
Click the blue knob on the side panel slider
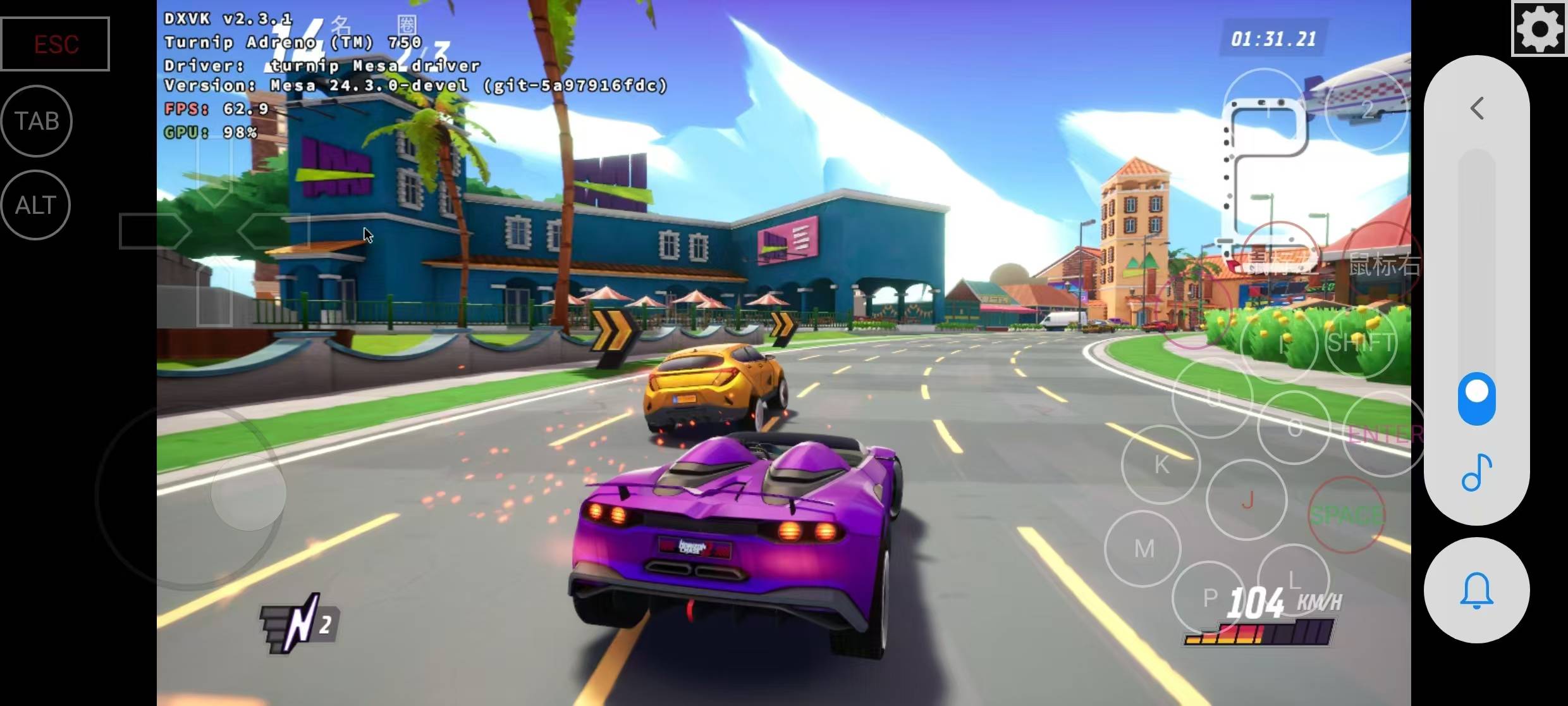[1477, 398]
